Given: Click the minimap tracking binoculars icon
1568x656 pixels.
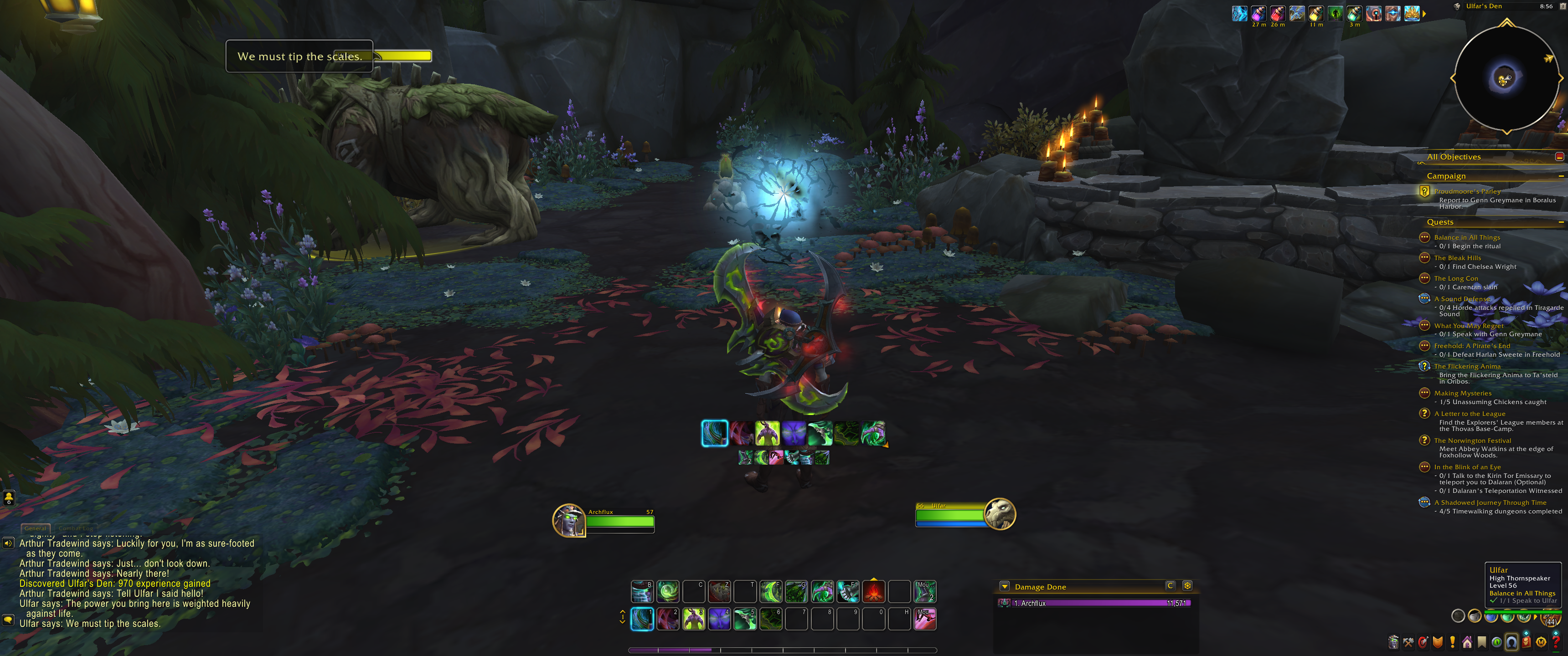Looking at the screenshot, I should tap(1457, 7).
